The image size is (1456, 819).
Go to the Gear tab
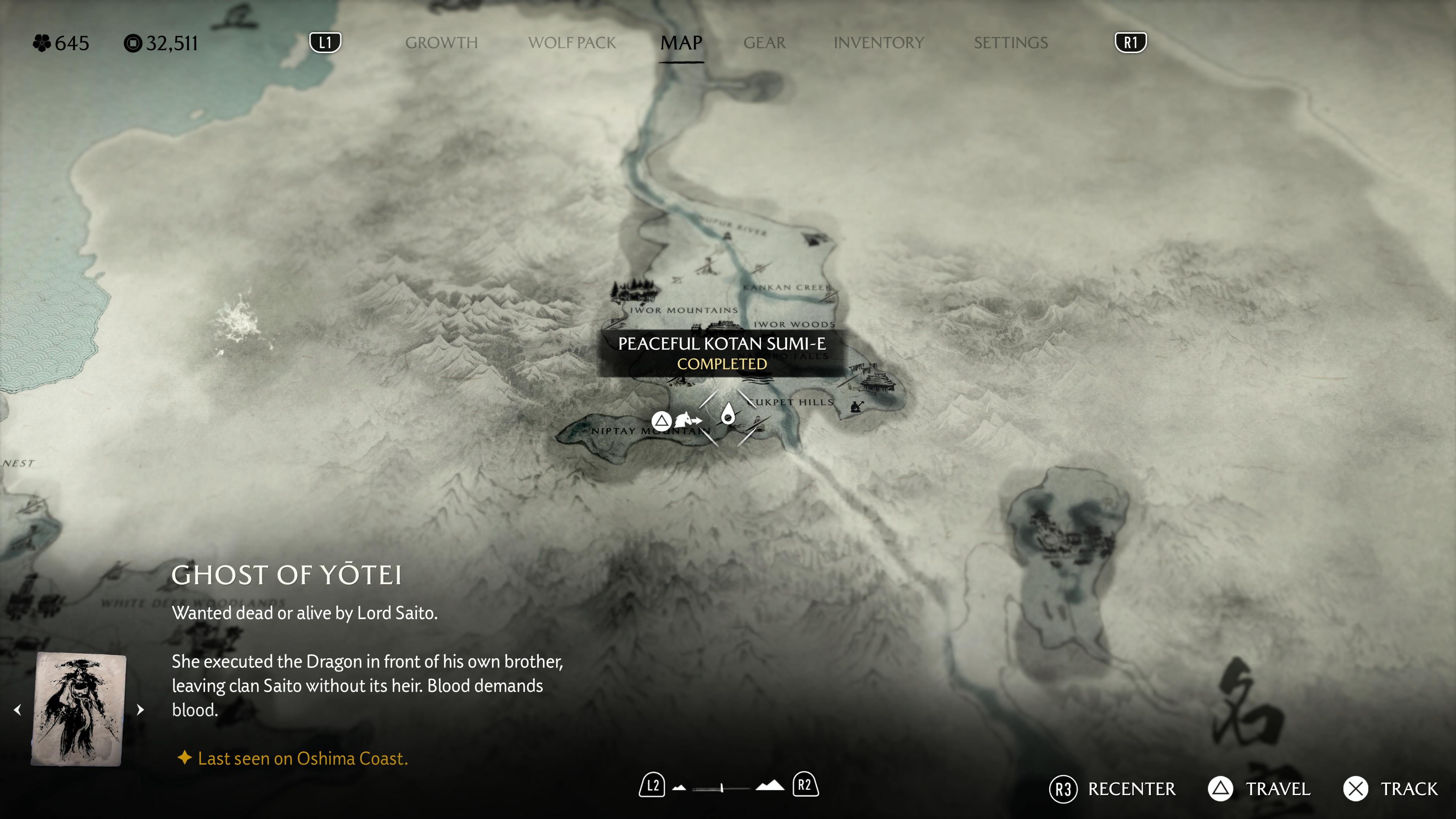[764, 43]
